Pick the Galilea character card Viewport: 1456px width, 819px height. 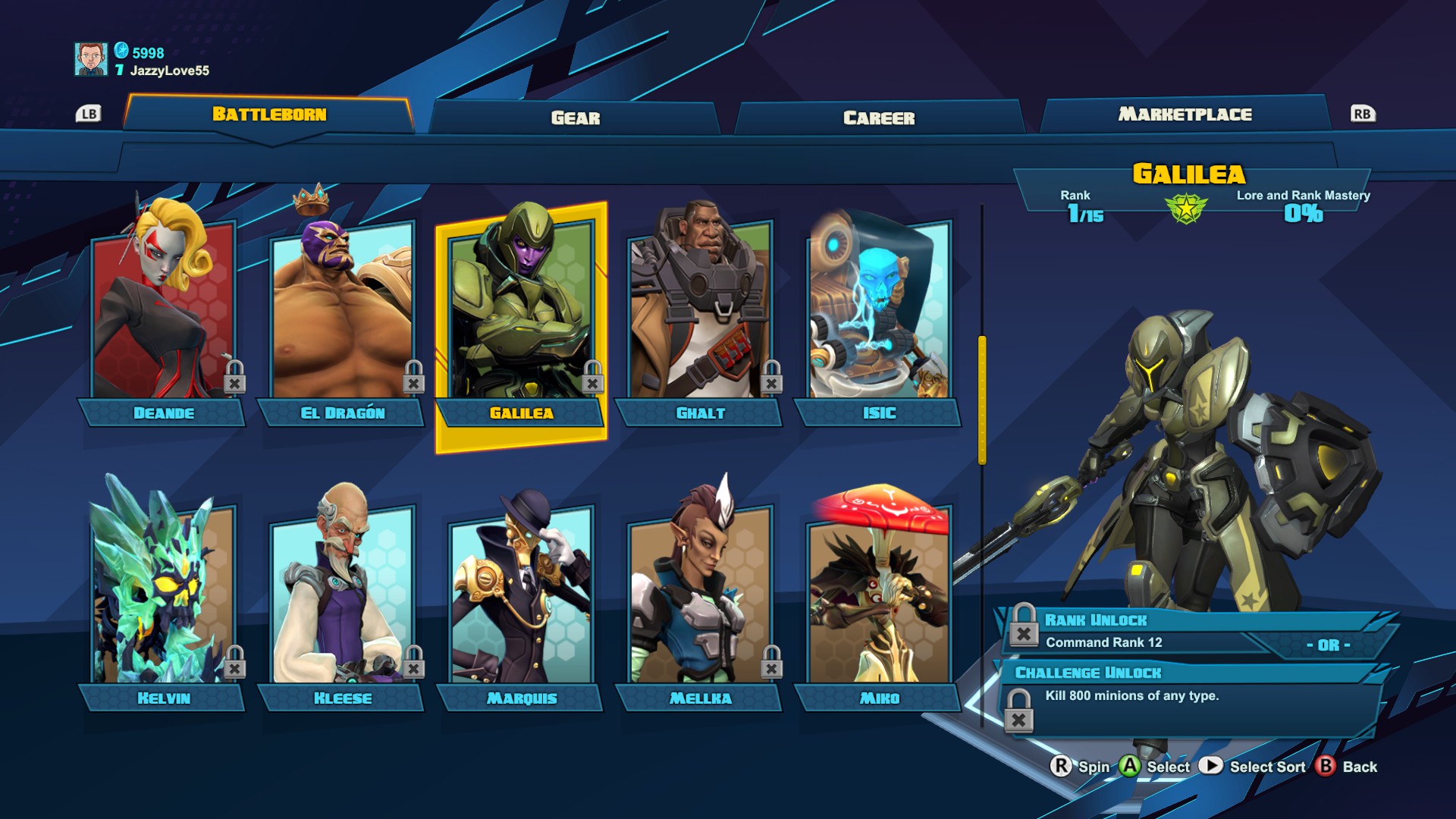point(521,318)
